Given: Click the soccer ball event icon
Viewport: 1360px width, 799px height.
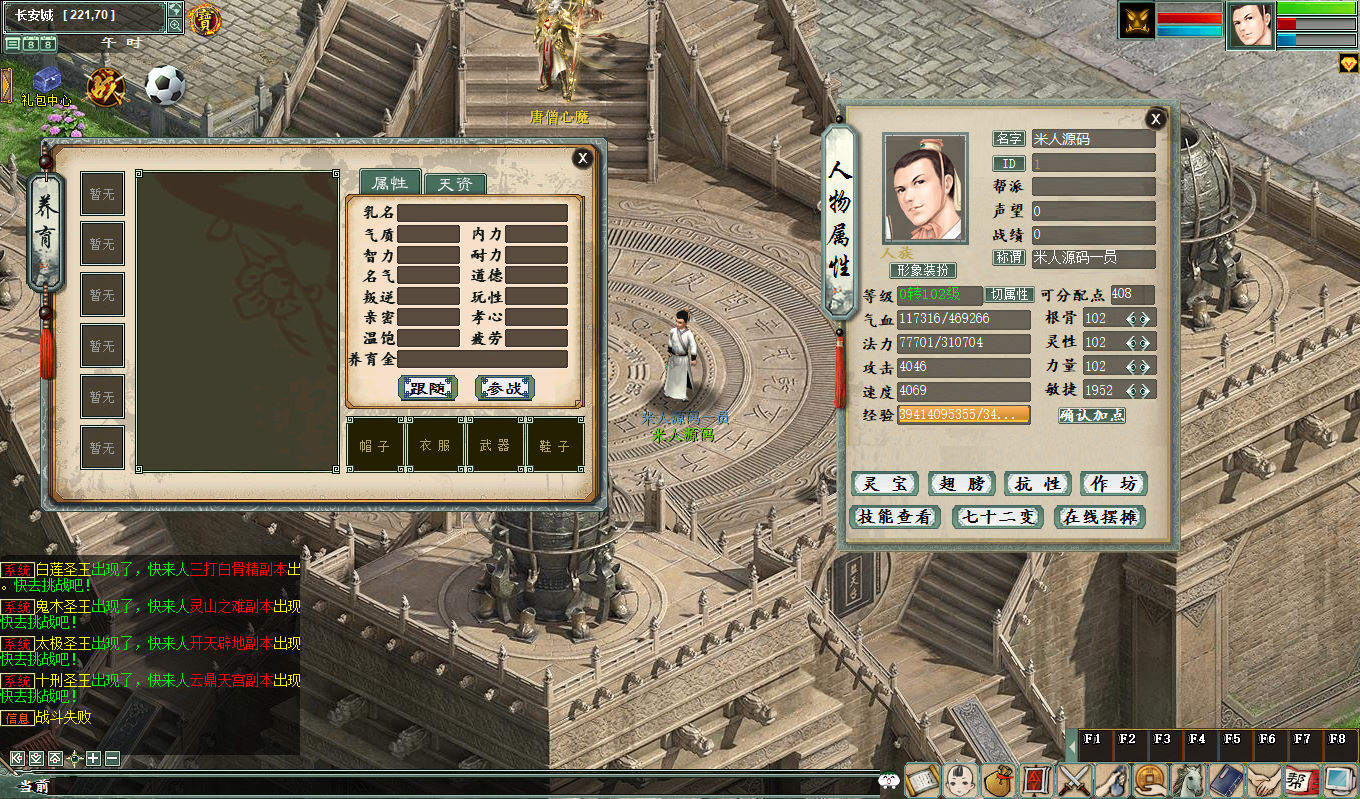Looking at the screenshot, I should (x=165, y=86).
